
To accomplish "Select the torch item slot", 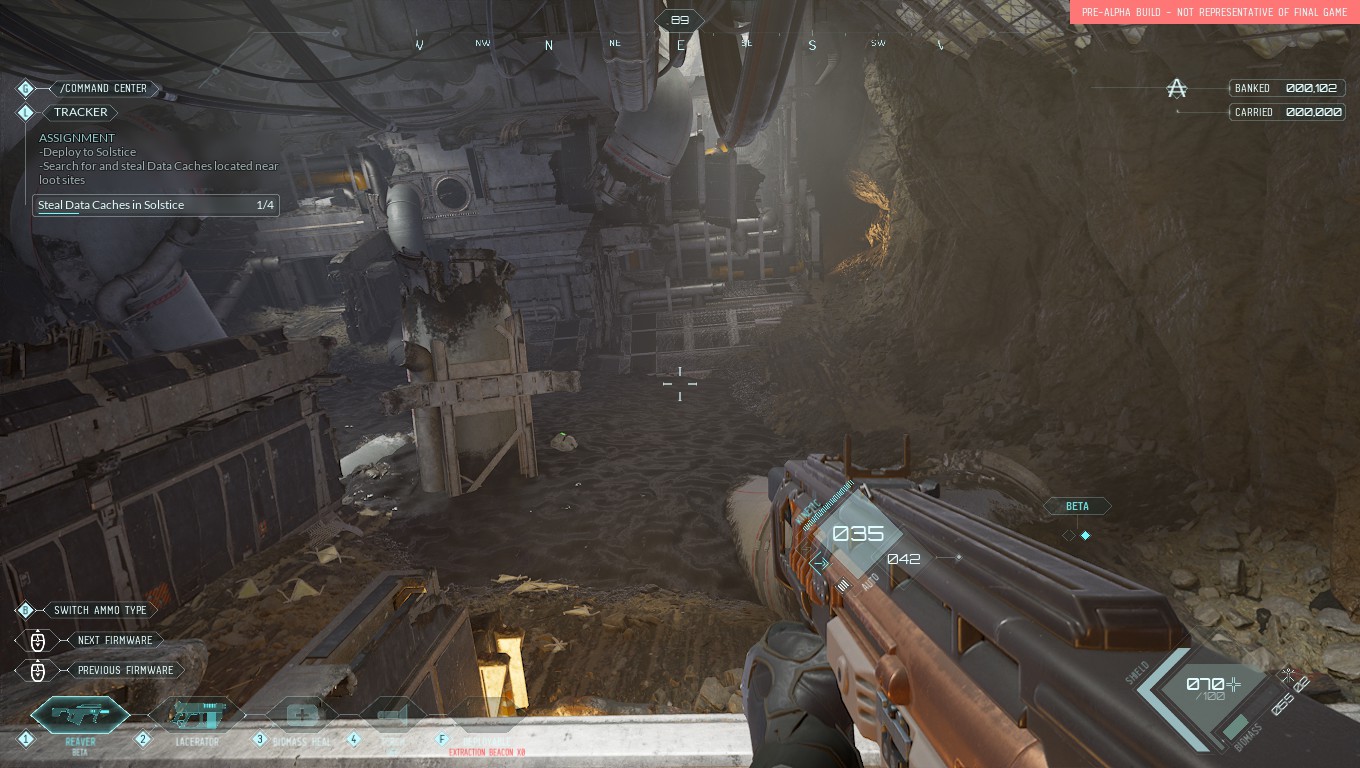I will [x=394, y=716].
